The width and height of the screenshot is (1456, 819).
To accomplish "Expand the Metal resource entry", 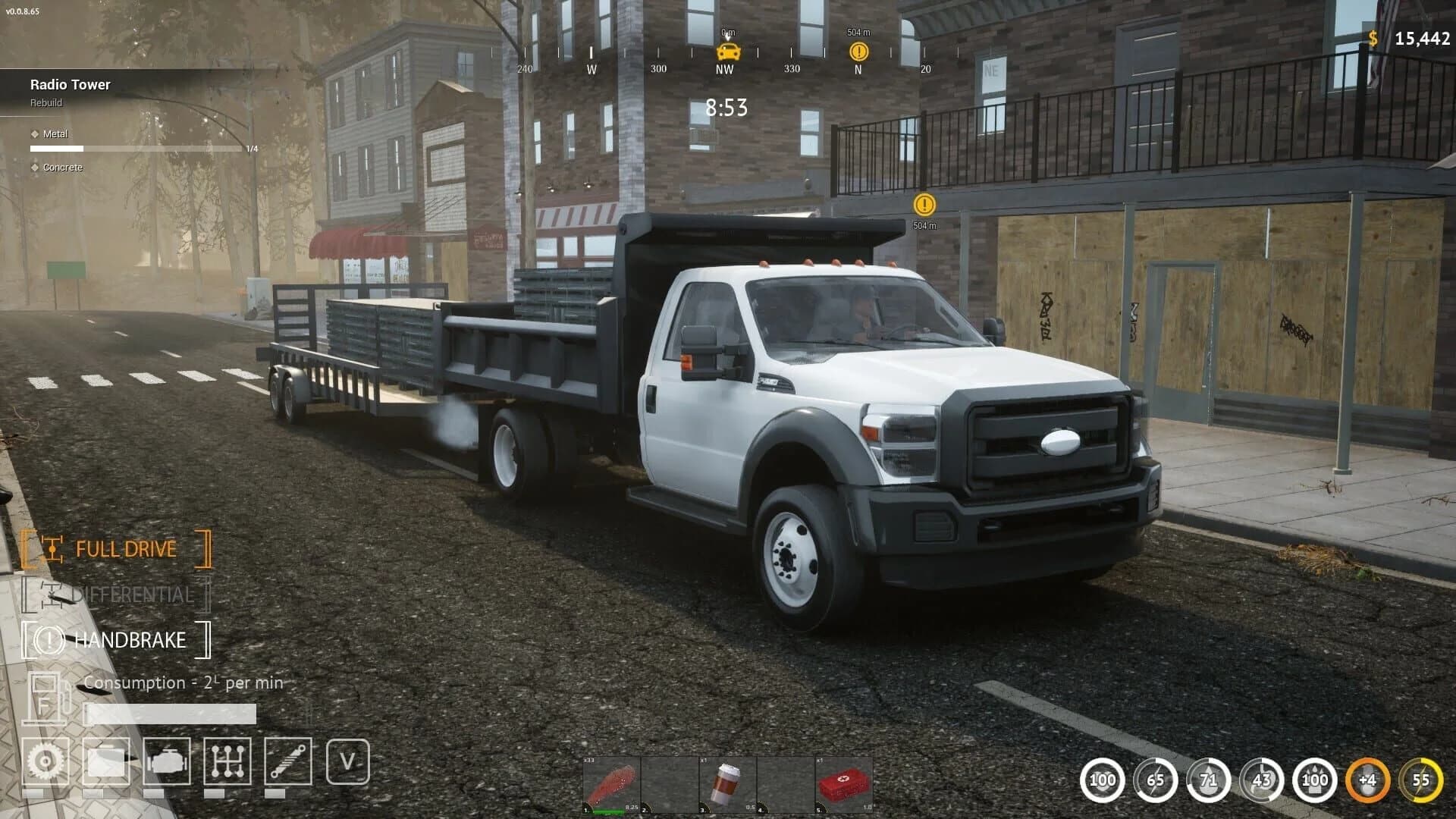I will pos(56,133).
